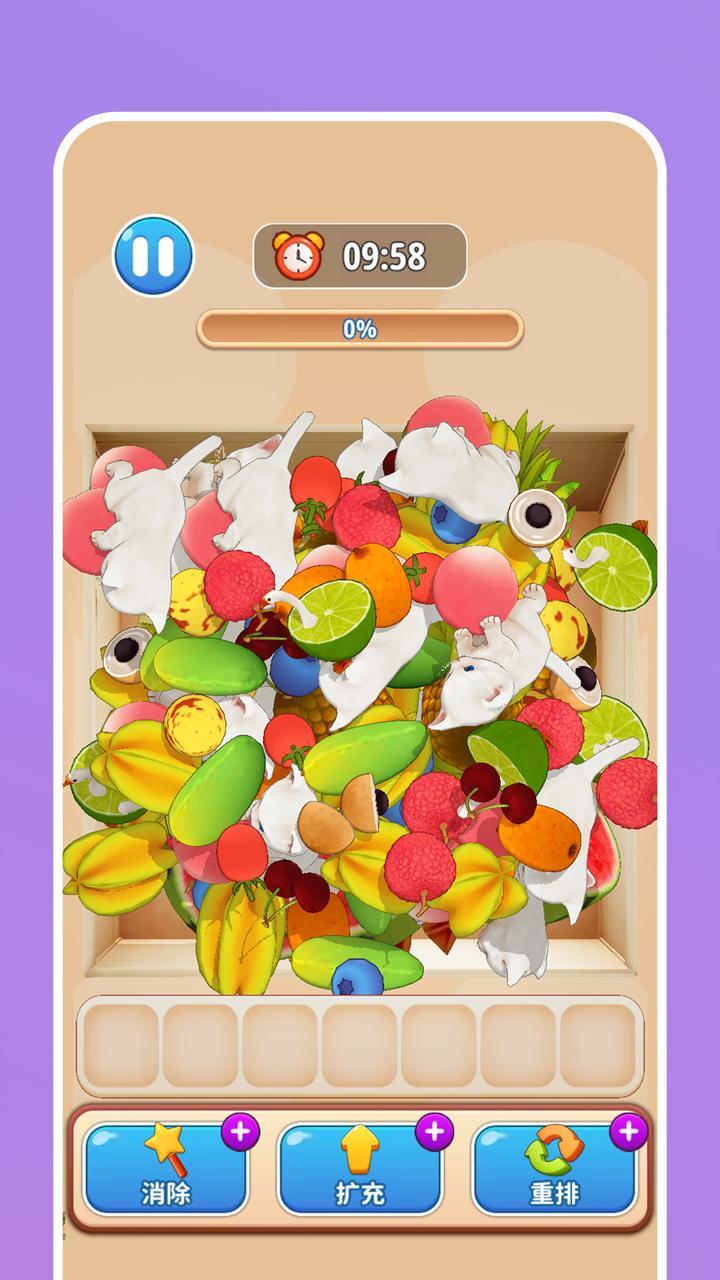Activate the 扩充 expand-slots power-up

(359, 1170)
